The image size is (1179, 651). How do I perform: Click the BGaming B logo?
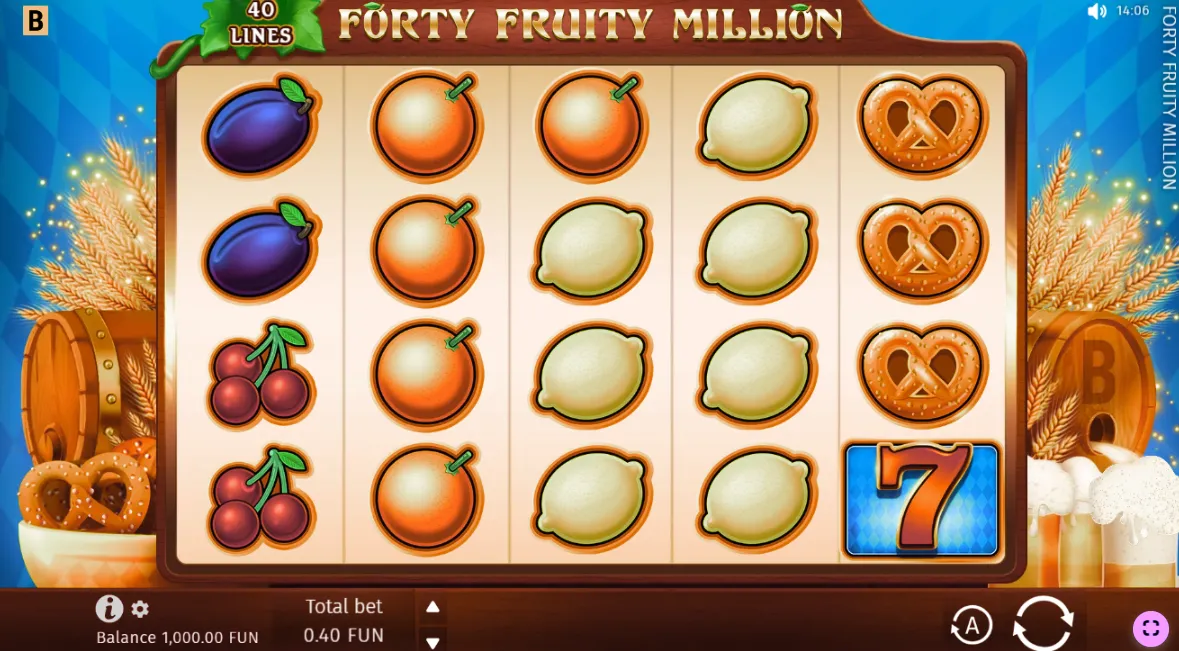click(35, 20)
